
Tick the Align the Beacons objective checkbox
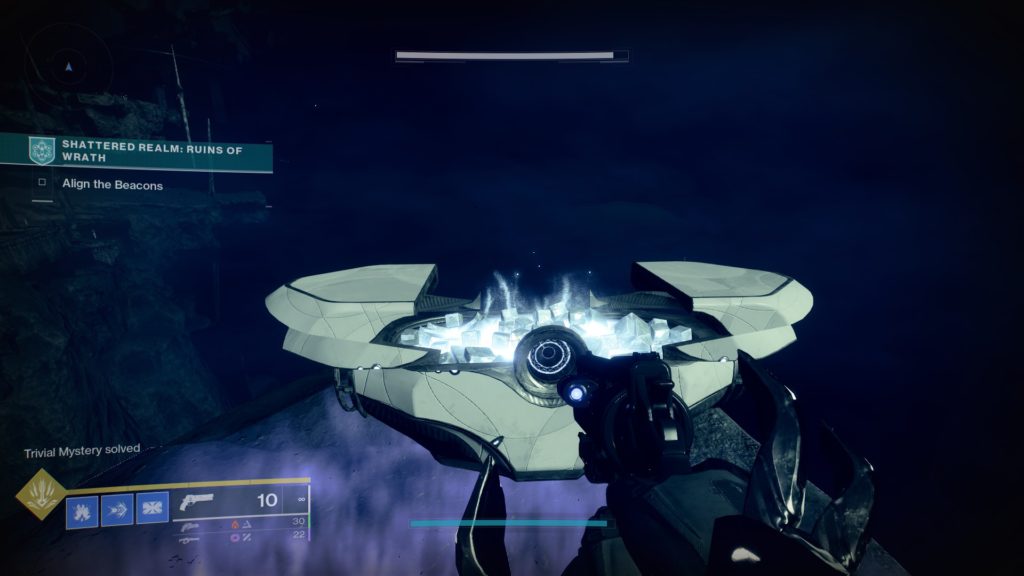pos(42,184)
